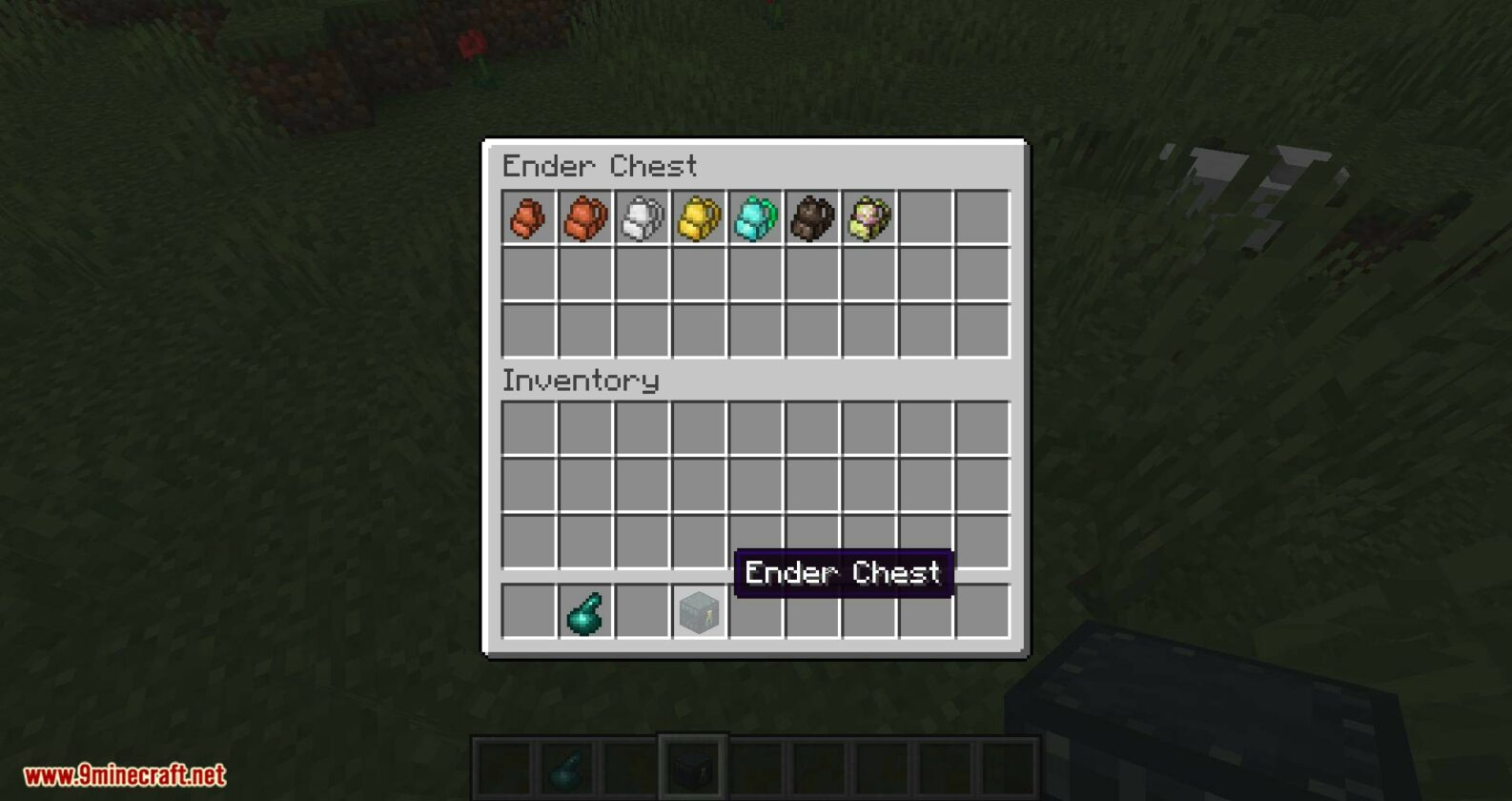This screenshot has height=801, width=1512.
Task: Click the middle slot of the second chest row
Action: (755, 274)
